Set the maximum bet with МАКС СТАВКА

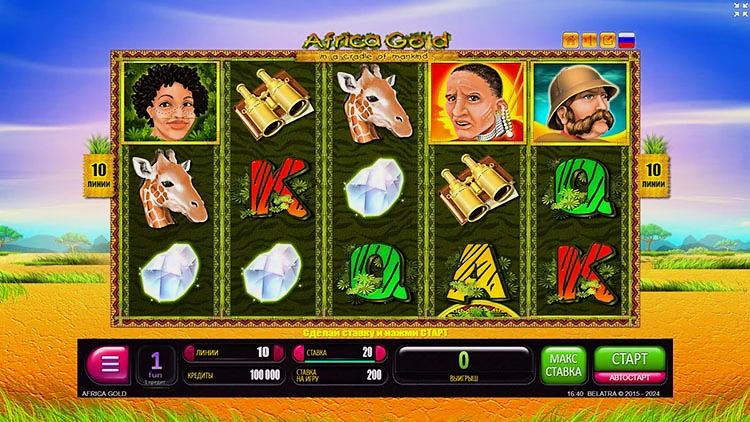click(564, 364)
